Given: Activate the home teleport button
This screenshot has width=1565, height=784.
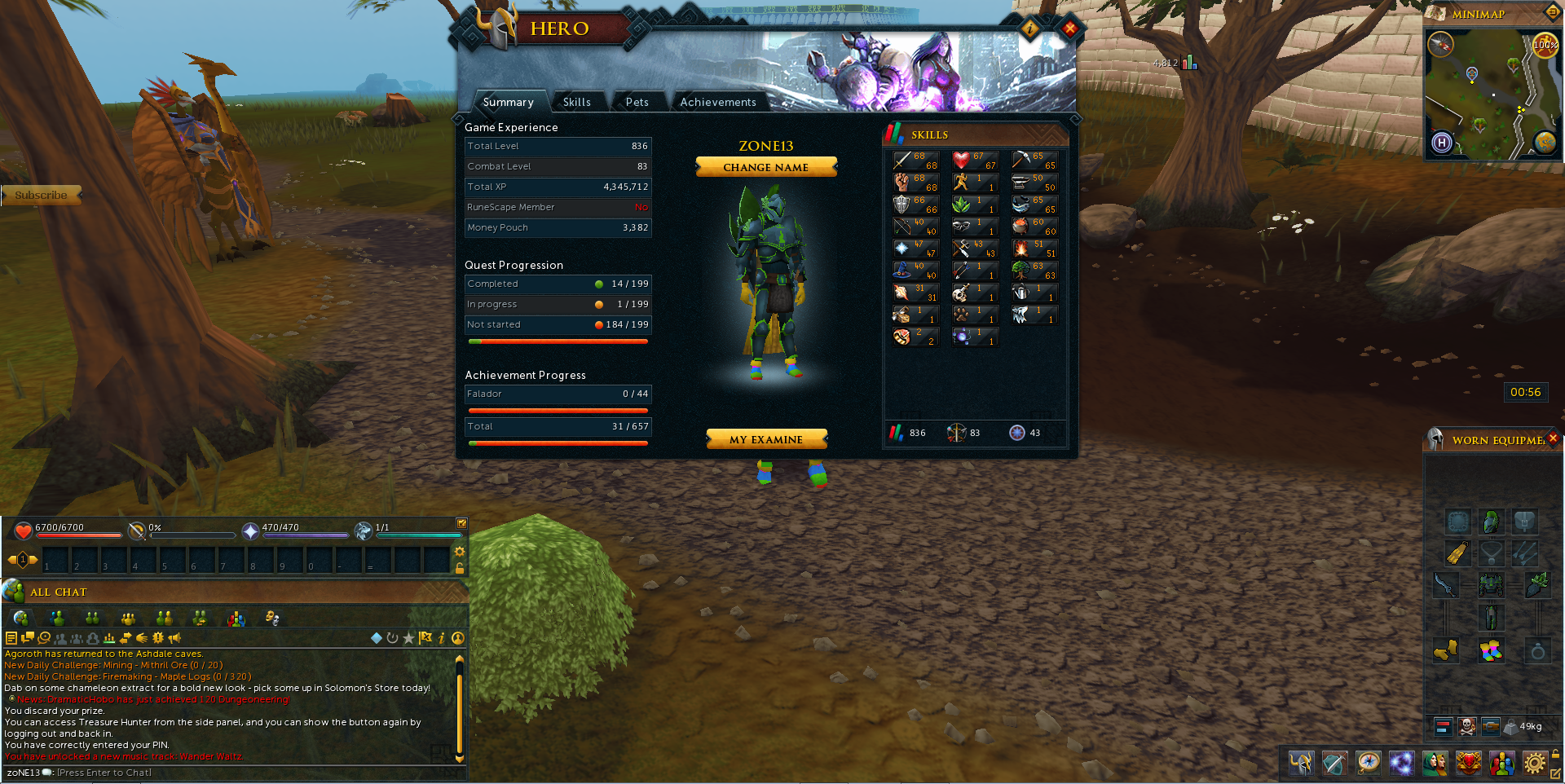Looking at the screenshot, I should click(x=1442, y=143).
